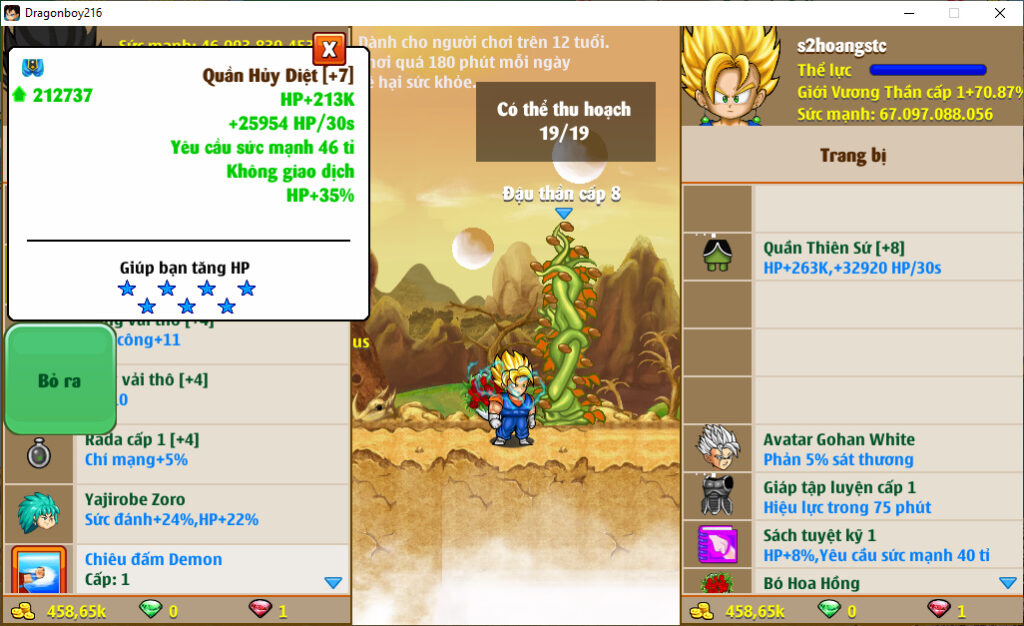Select the Rada cấp 1 item row
Image resolution: width=1024 pixels, height=626 pixels.
pyautogui.click(x=176, y=450)
